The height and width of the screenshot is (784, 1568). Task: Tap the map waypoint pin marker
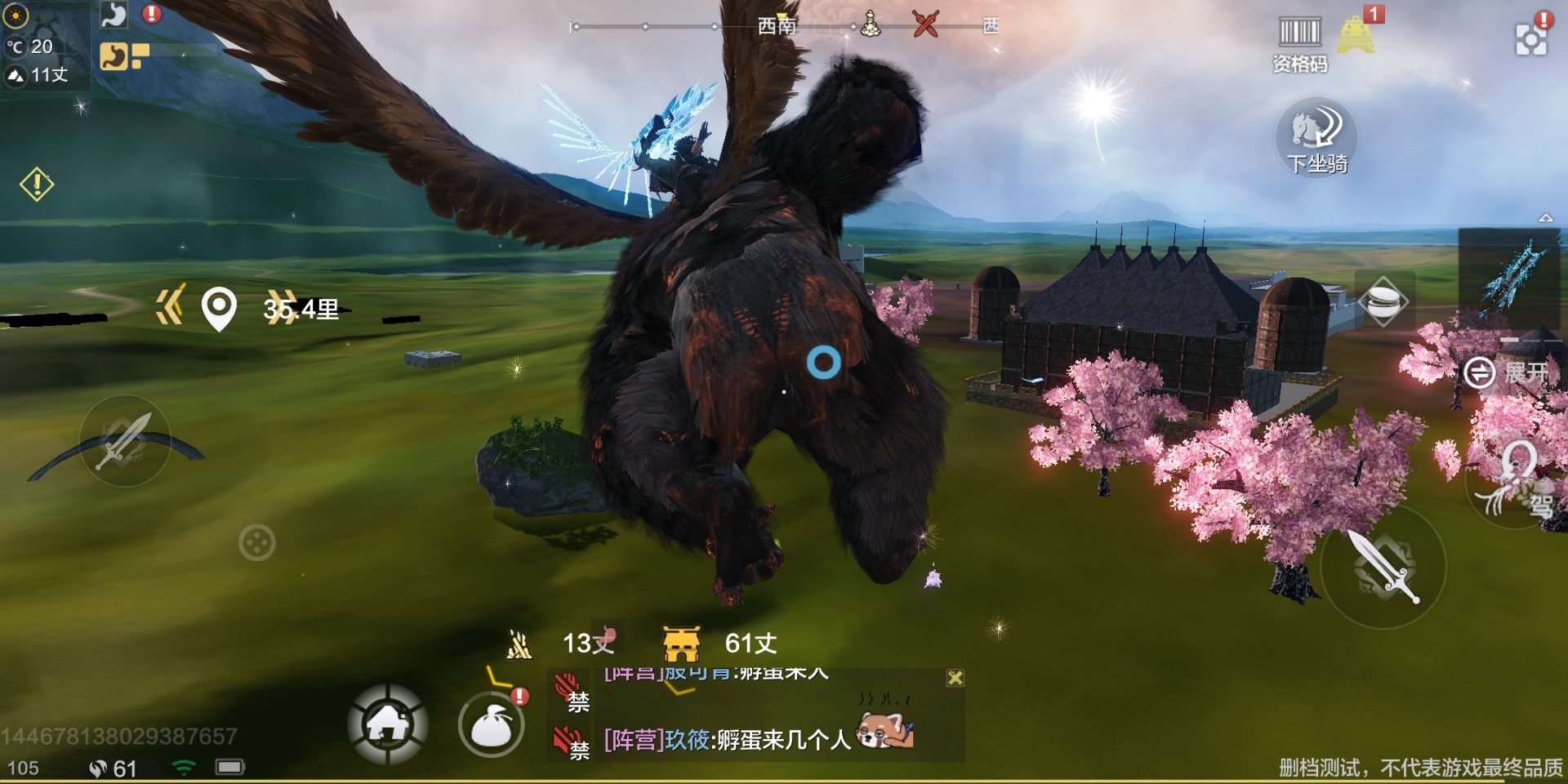tap(219, 310)
